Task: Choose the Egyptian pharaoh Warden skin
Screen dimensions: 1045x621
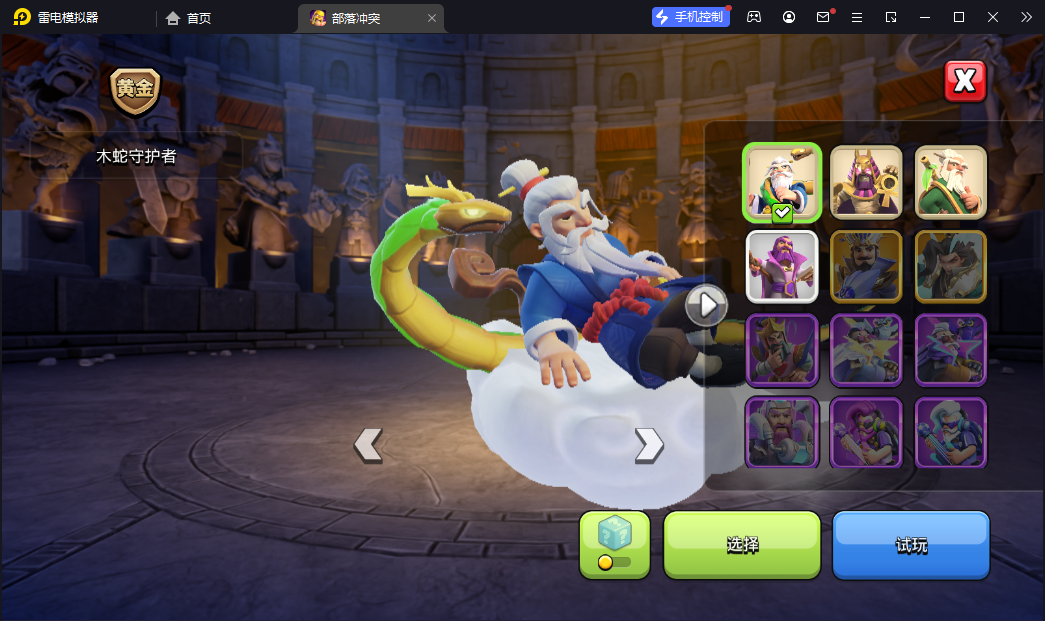Action: (x=866, y=182)
